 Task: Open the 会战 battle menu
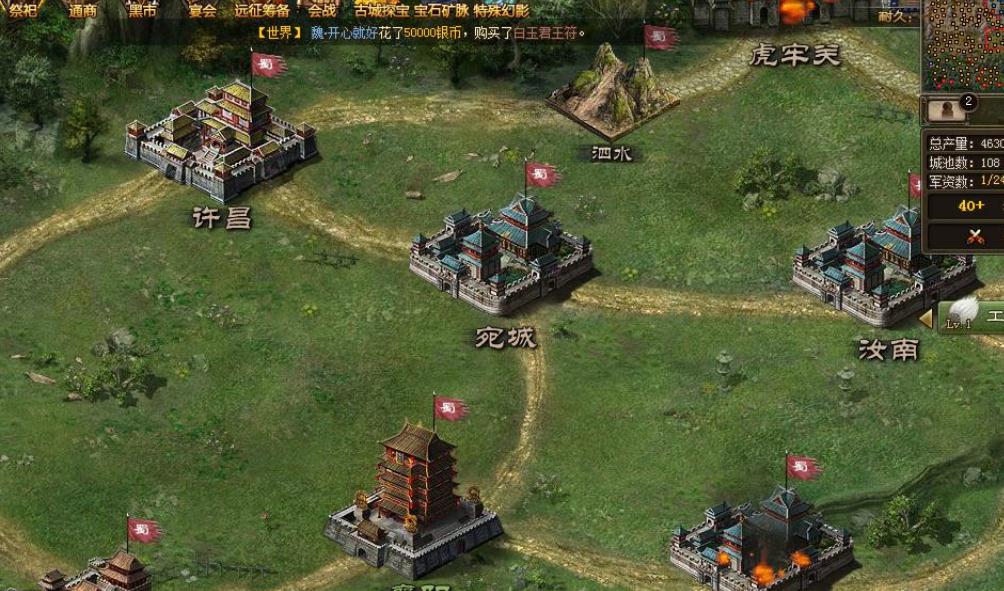pyautogui.click(x=322, y=11)
